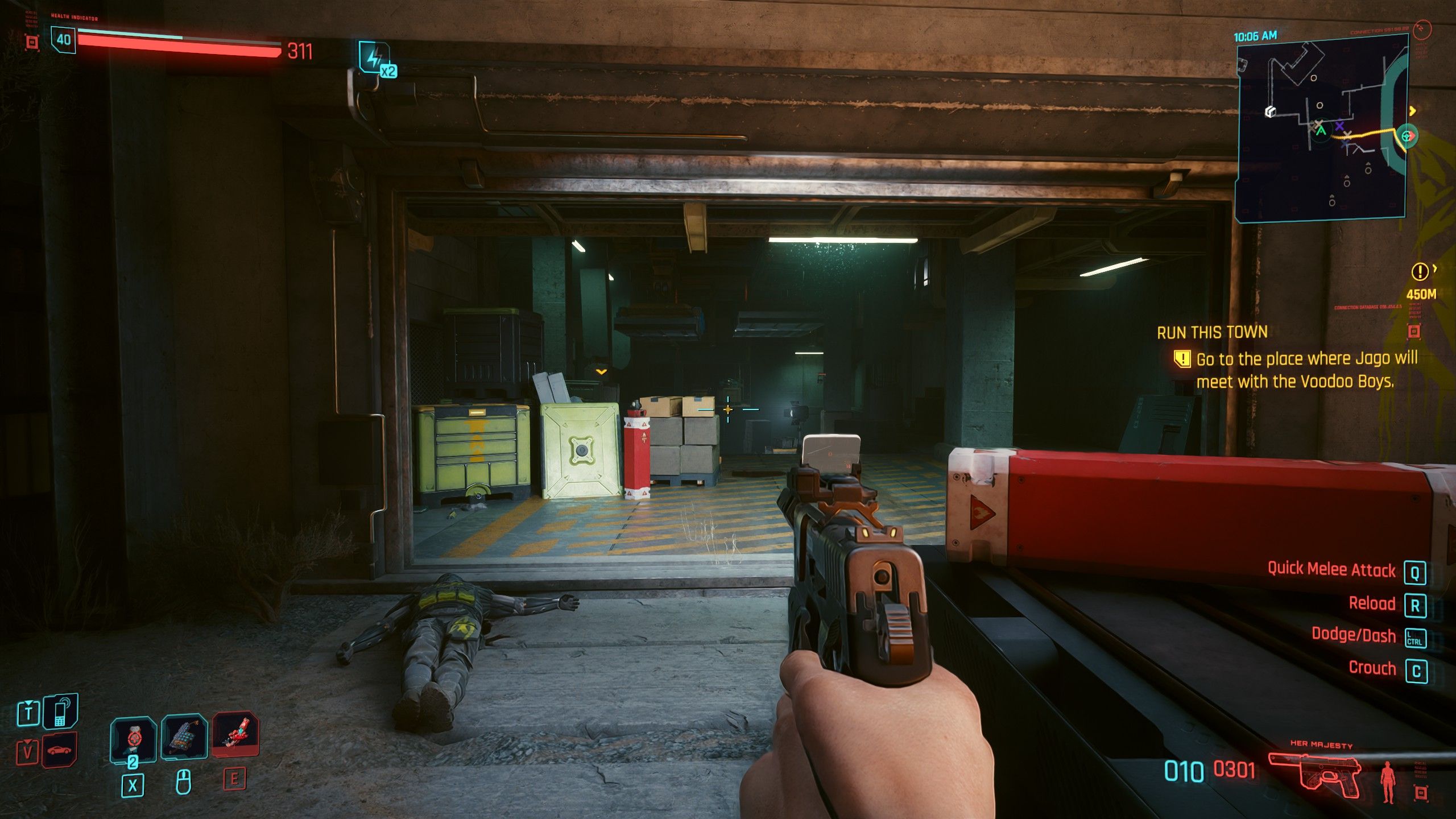Click the phone icon

pos(60,712)
